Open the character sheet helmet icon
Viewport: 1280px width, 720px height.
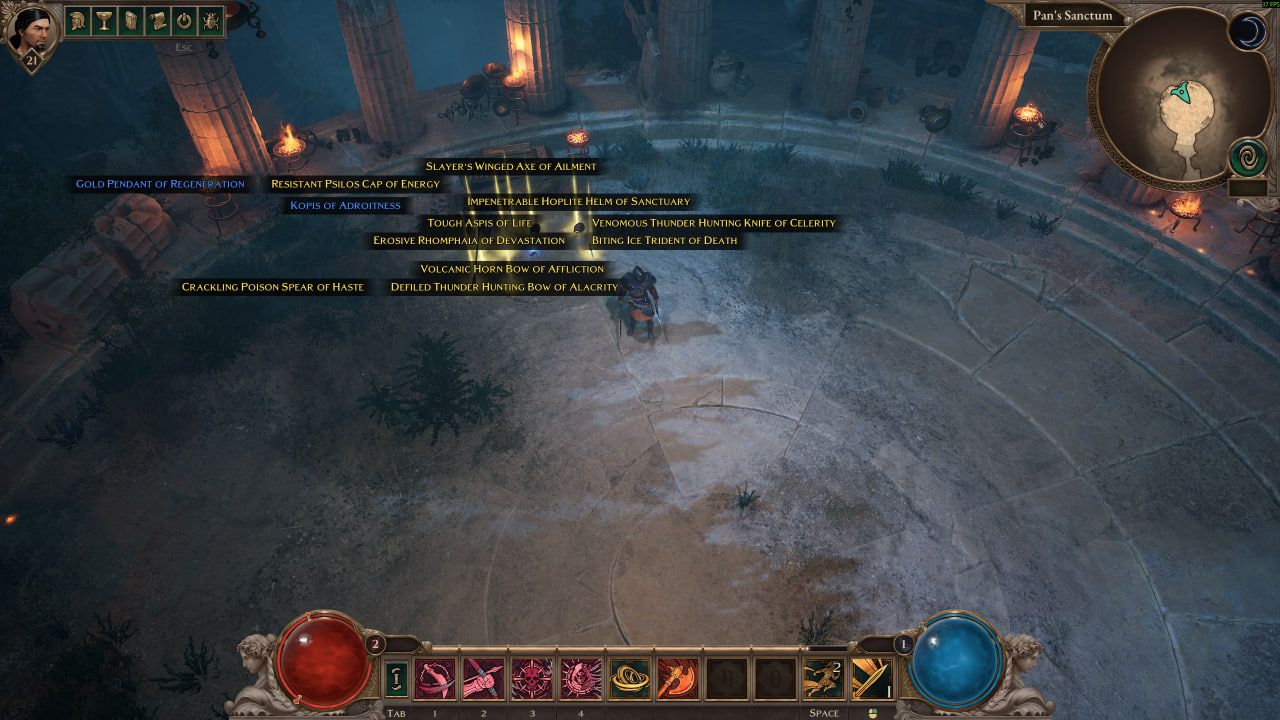(x=78, y=20)
